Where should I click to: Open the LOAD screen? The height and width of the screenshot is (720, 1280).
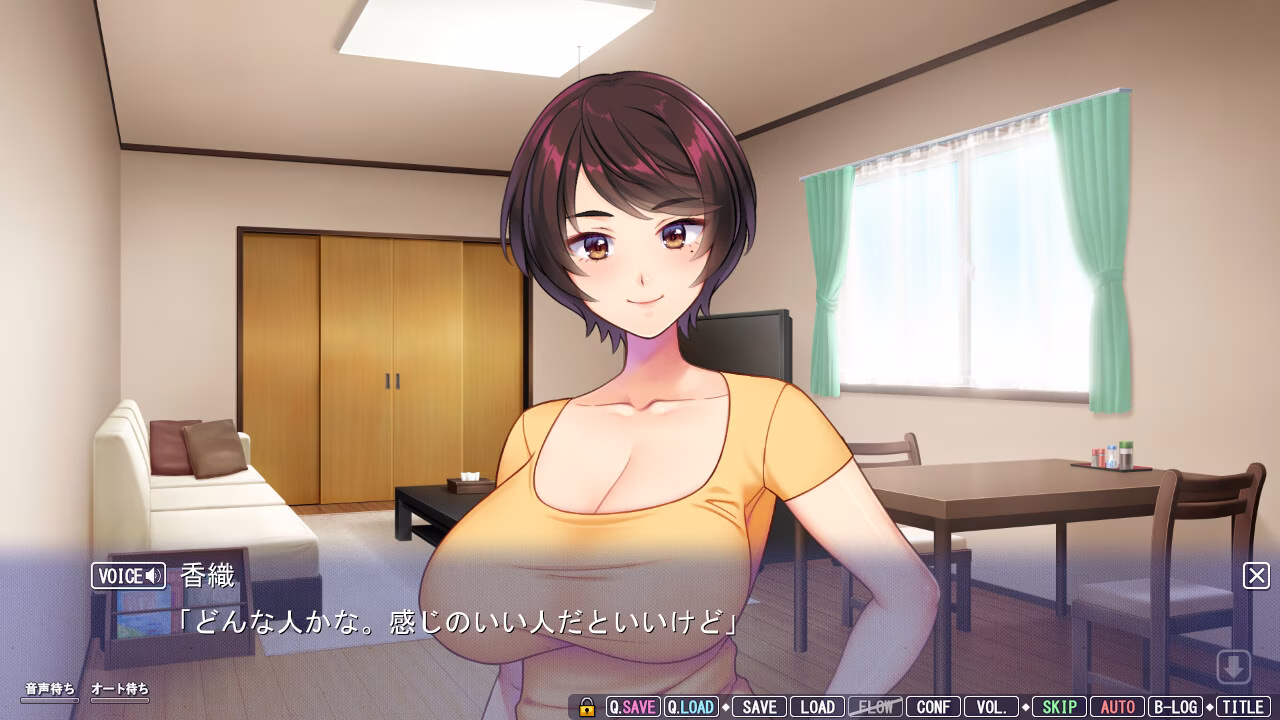(818, 706)
